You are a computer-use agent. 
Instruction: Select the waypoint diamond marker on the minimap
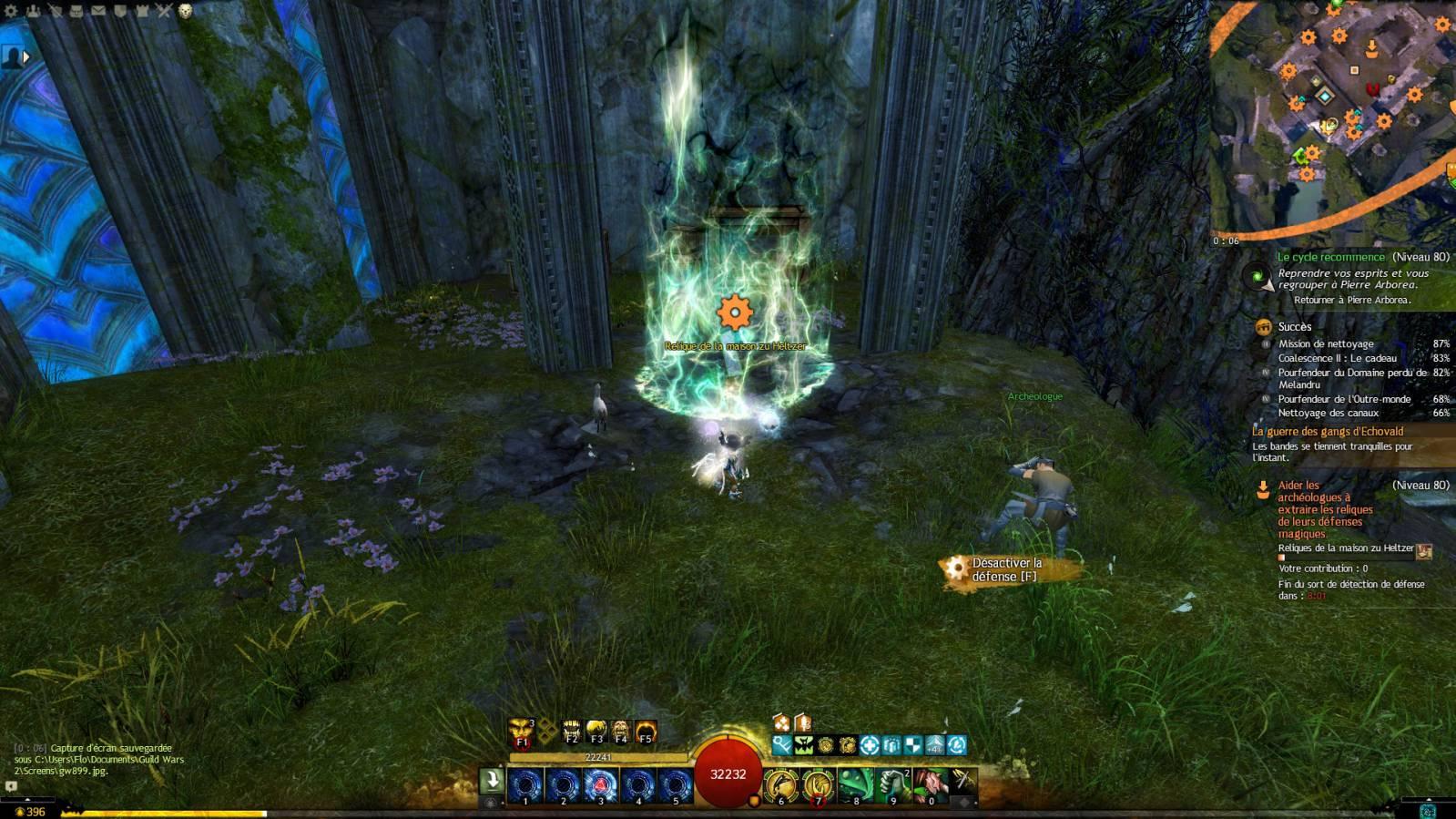pyautogui.click(x=1326, y=97)
